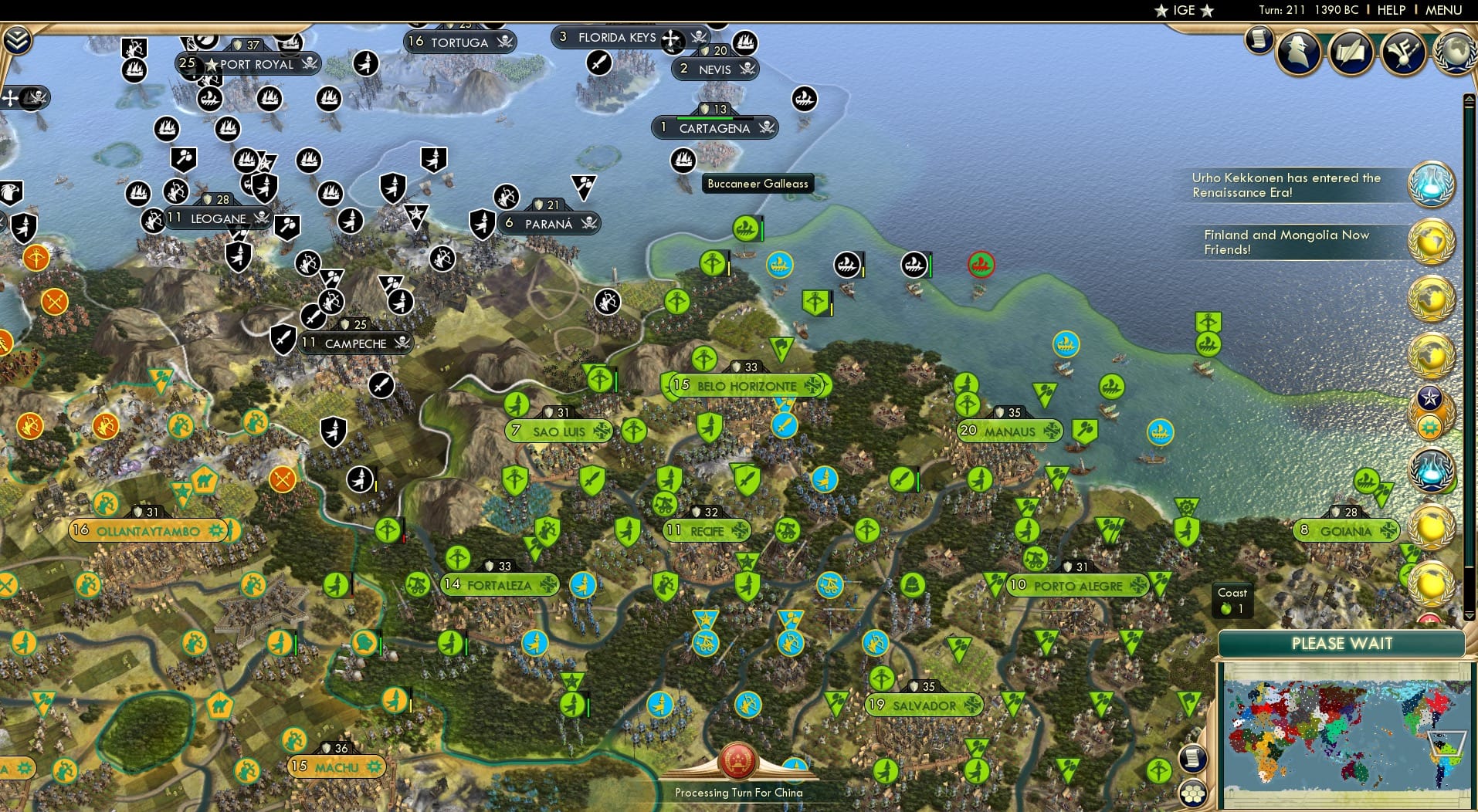Select the Cartagena city banner
1478x812 pixels.
click(x=714, y=127)
